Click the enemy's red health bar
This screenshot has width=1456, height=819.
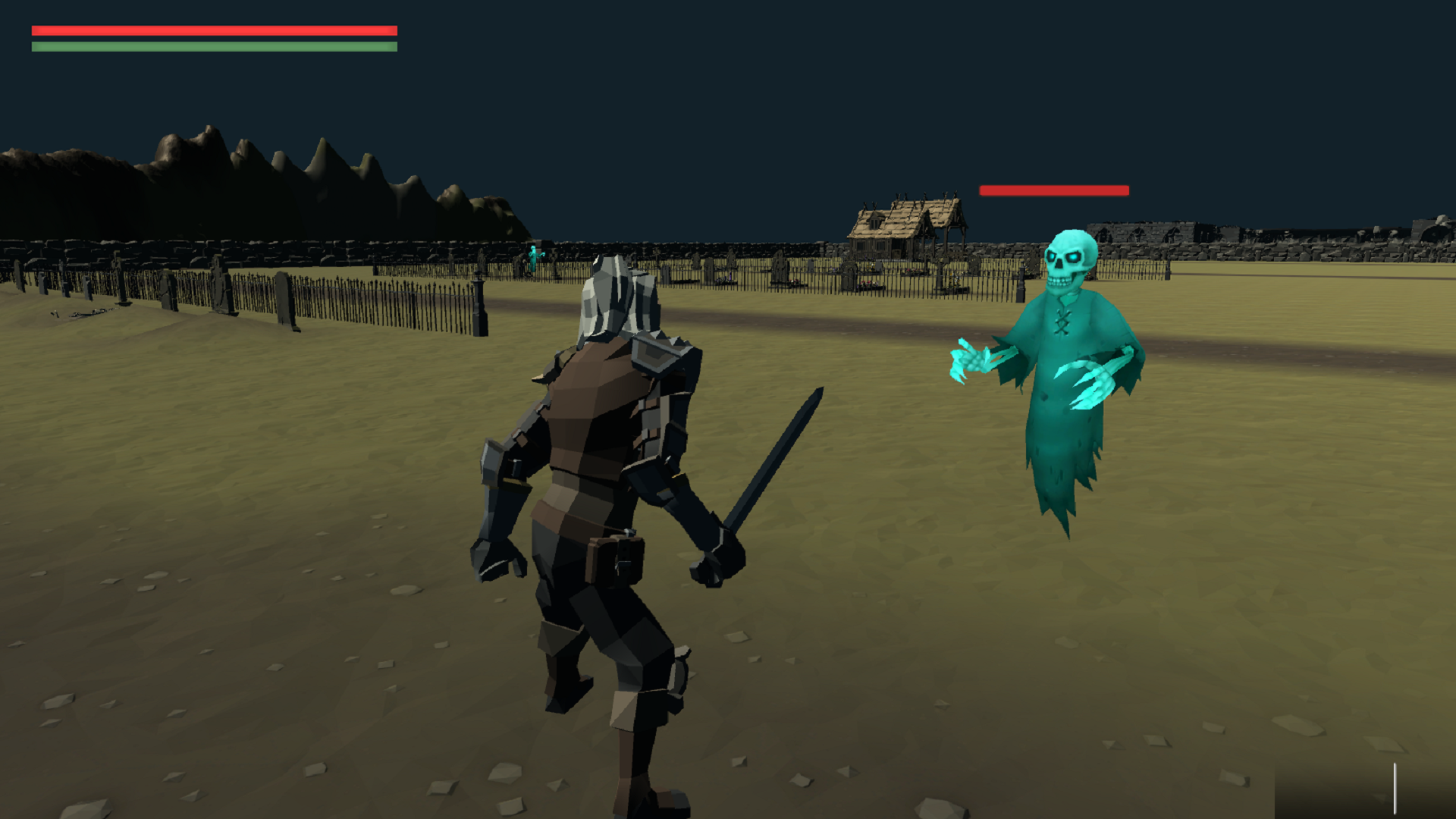tap(1053, 190)
